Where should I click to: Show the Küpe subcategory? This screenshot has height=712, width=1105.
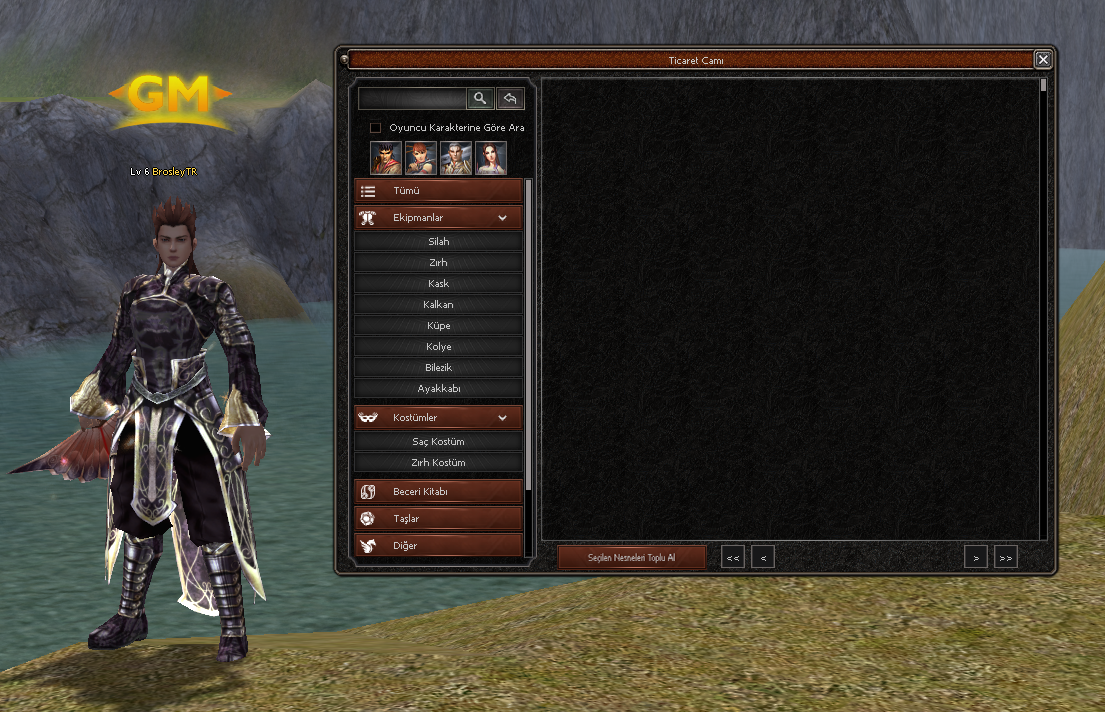tap(438, 326)
